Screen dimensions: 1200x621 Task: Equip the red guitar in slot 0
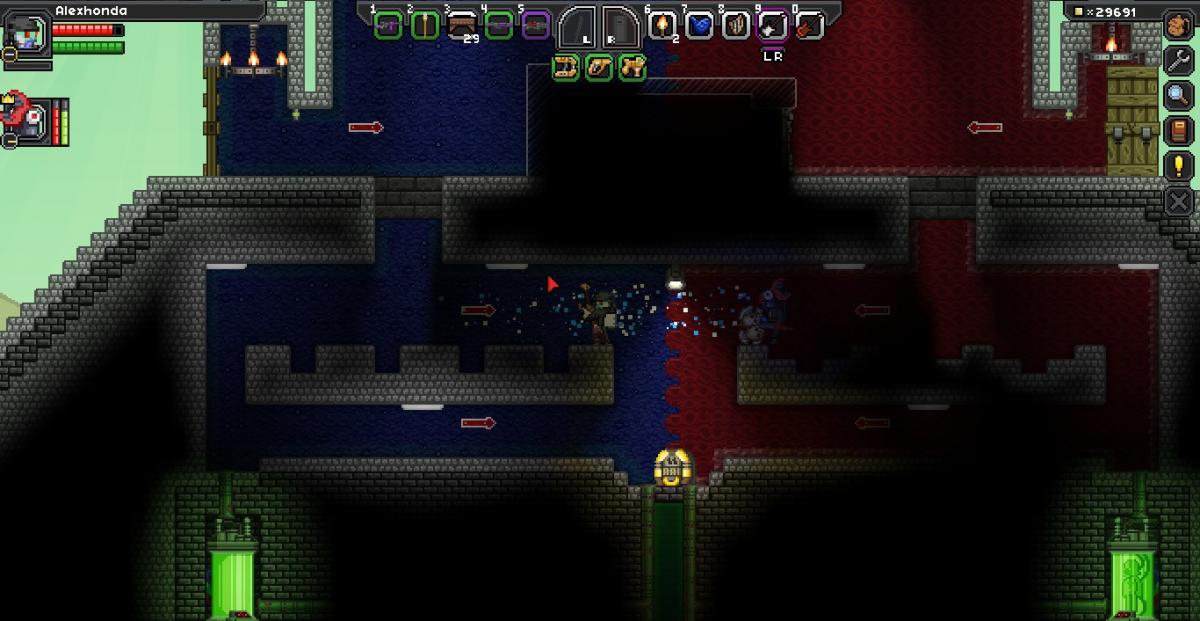(x=808, y=24)
